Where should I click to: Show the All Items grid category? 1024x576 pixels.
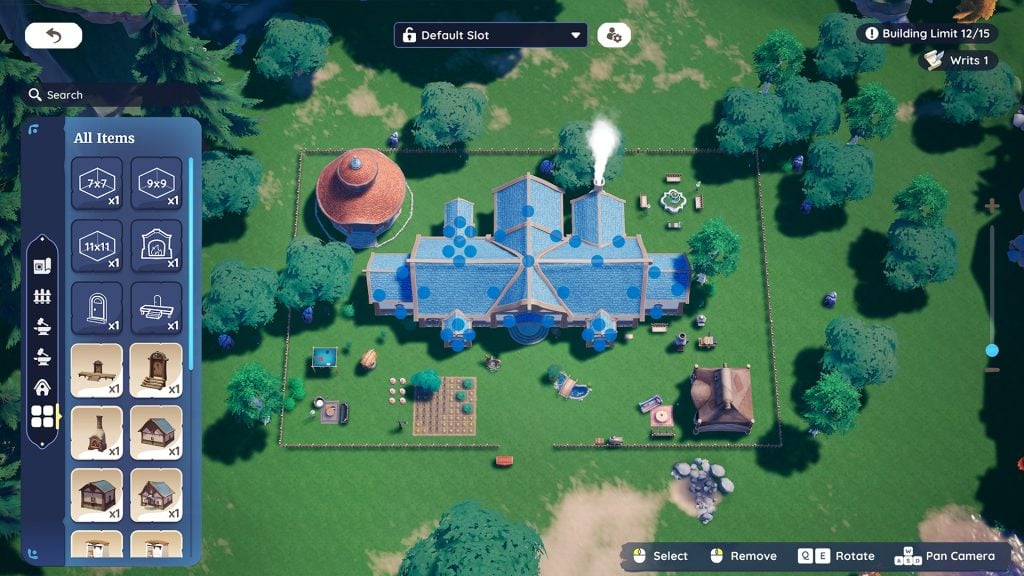tap(42, 417)
